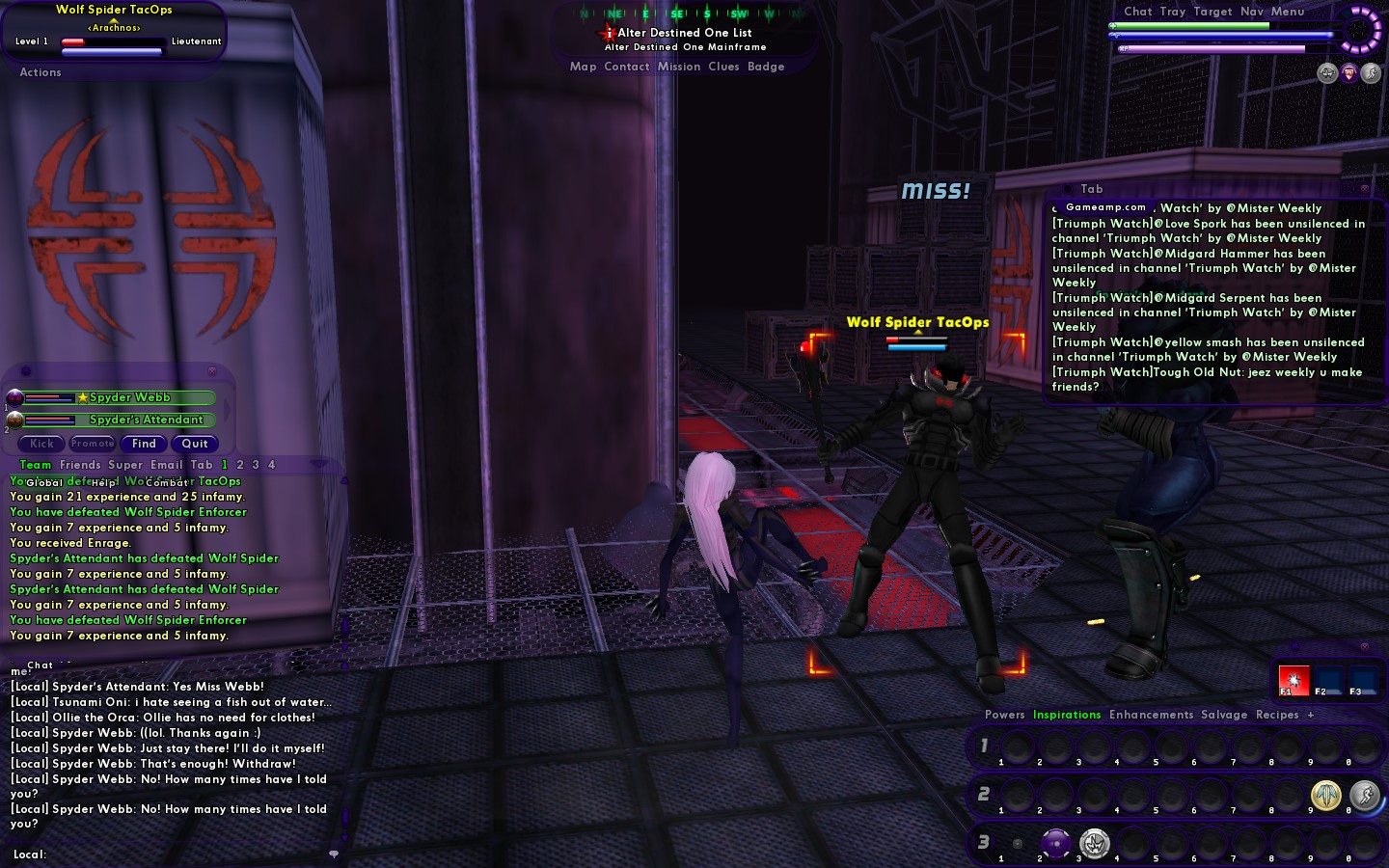Select teammate Spyder's Attendant
Viewport: 1389px width, 868px height.
tap(146, 420)
